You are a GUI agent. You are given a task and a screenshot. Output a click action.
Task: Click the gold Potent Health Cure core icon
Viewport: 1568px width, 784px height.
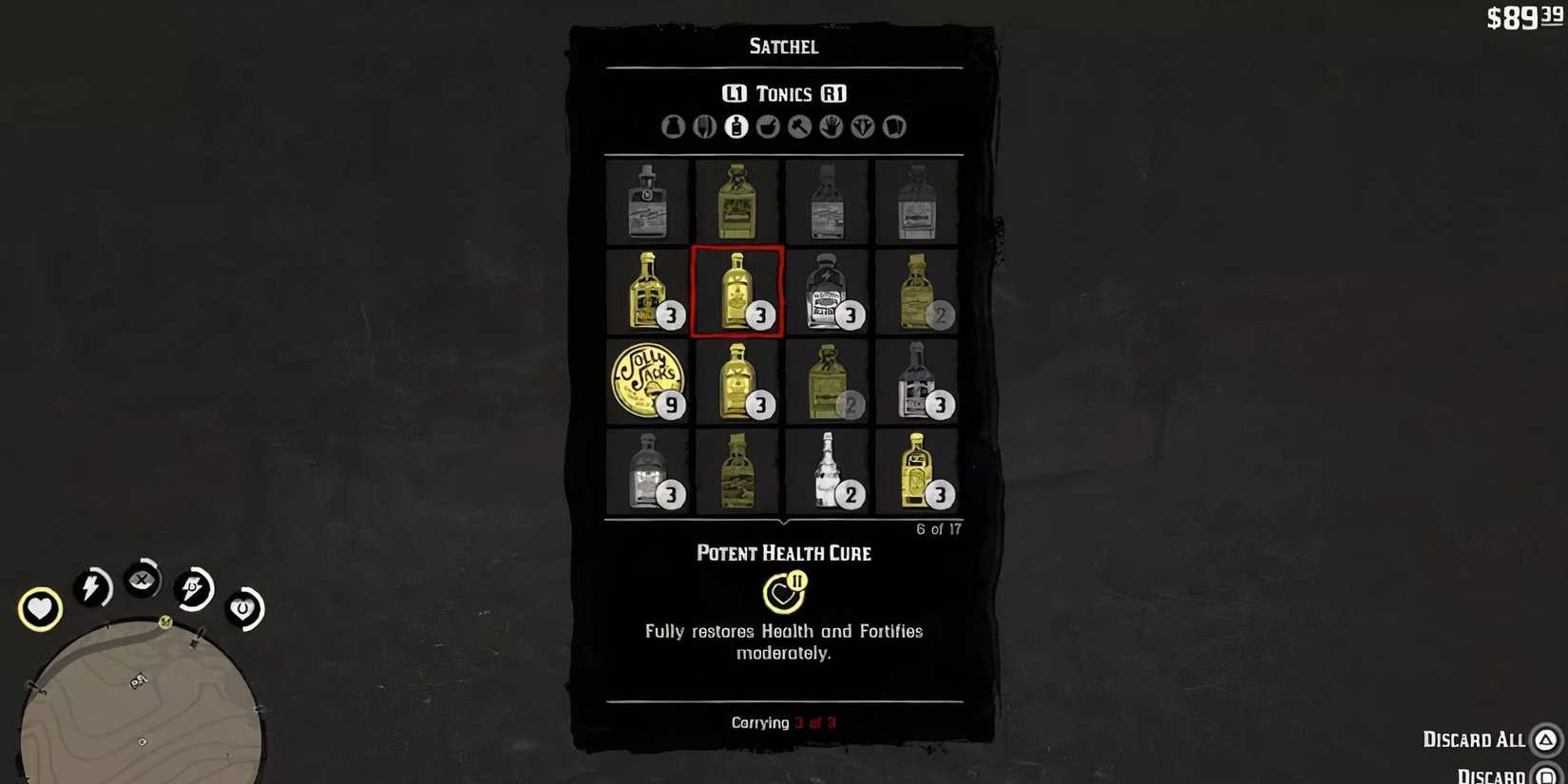[781, 595]
